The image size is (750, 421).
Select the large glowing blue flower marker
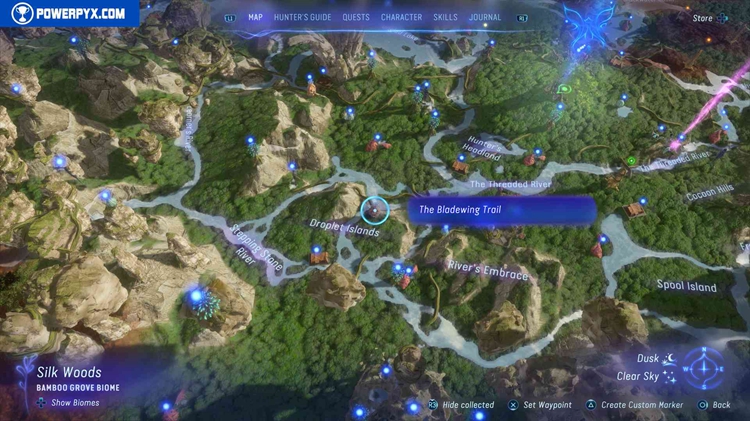point(200,297)
